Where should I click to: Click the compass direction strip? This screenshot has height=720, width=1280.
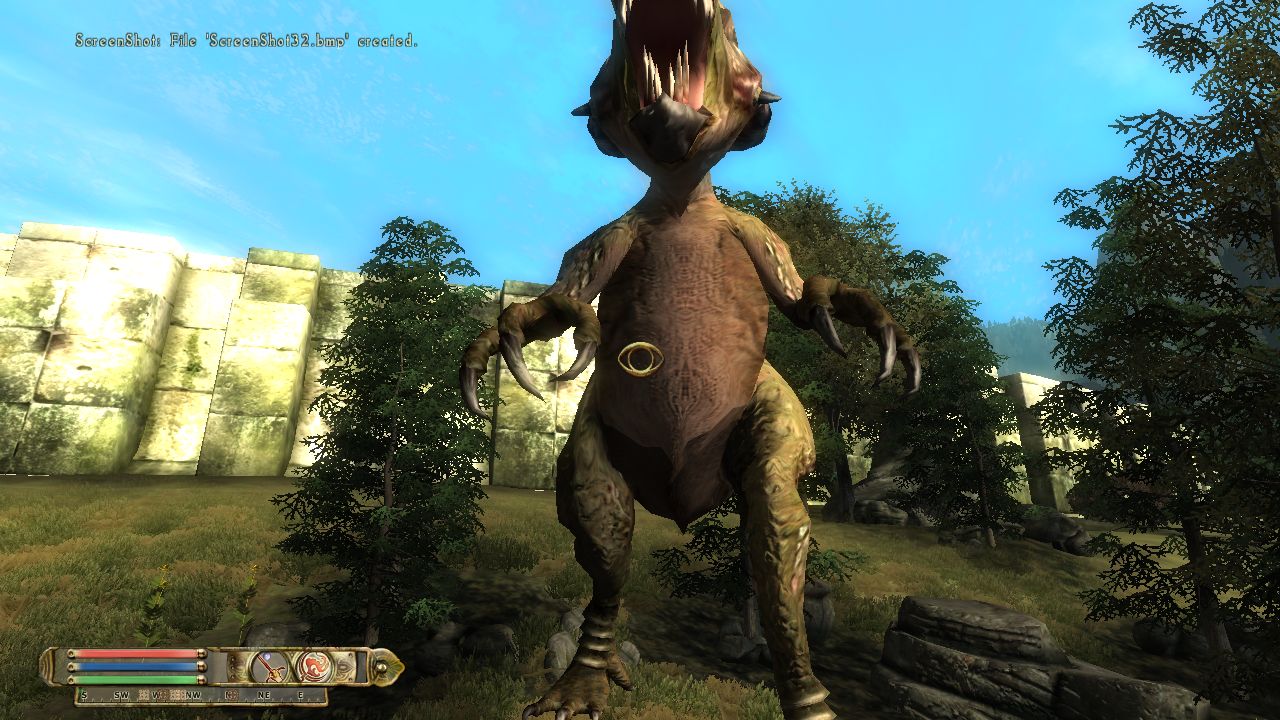[200, 695]
